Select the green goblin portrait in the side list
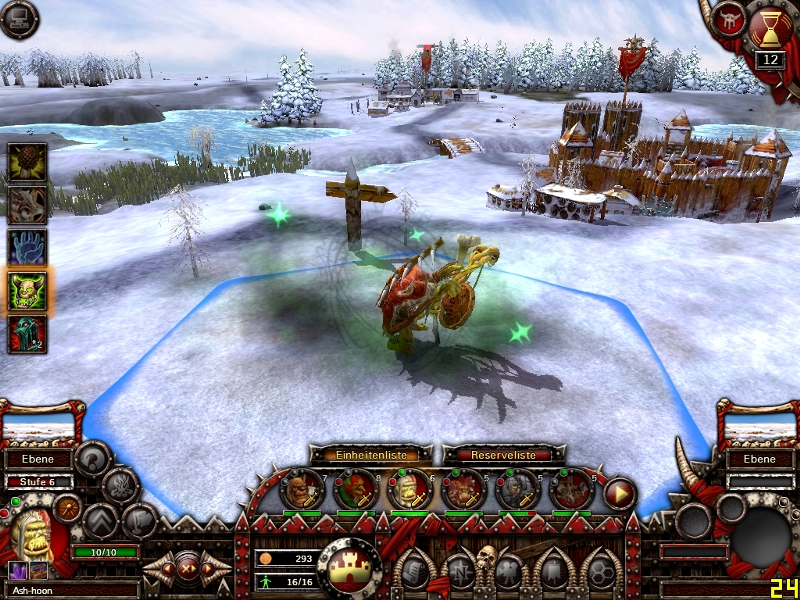The width and height of the screenshot is (800, 600). tap(27, 290)
